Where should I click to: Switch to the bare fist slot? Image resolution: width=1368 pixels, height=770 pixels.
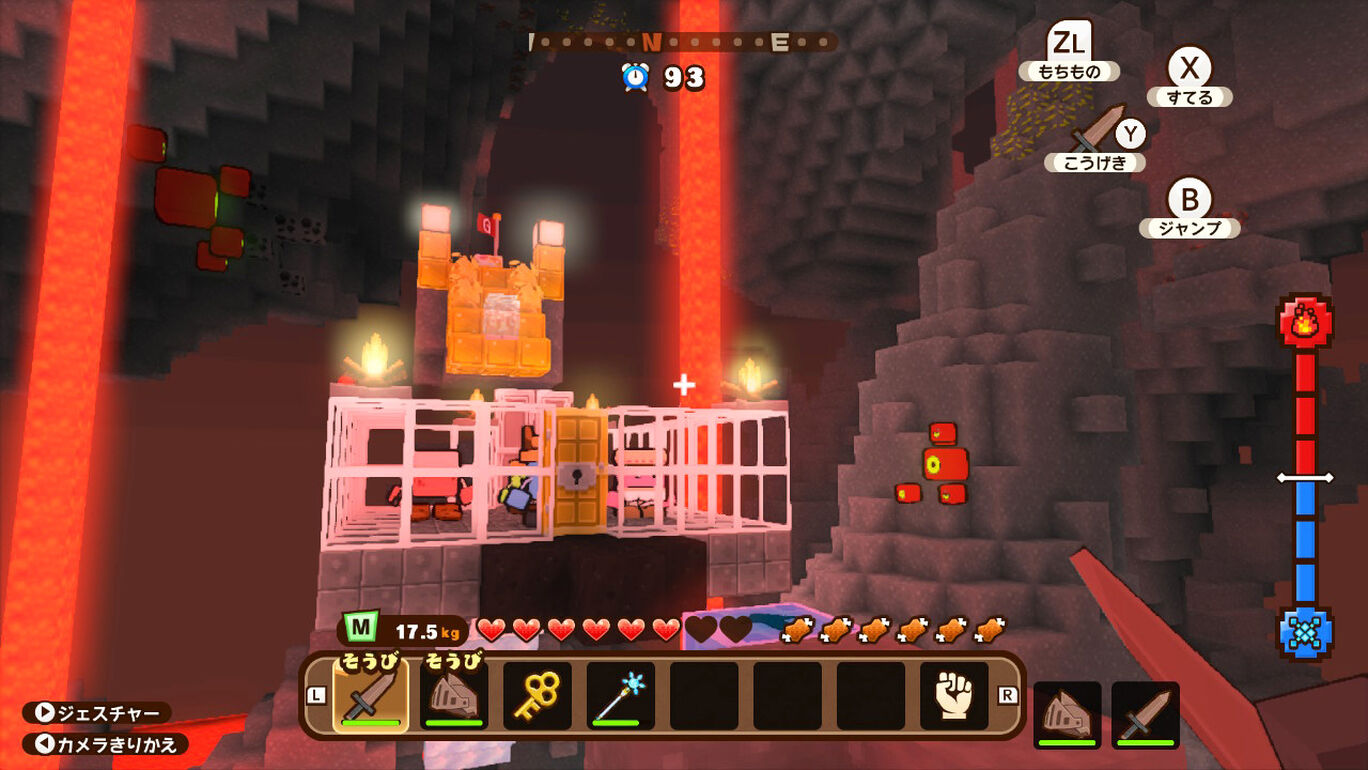pos(954,695)
